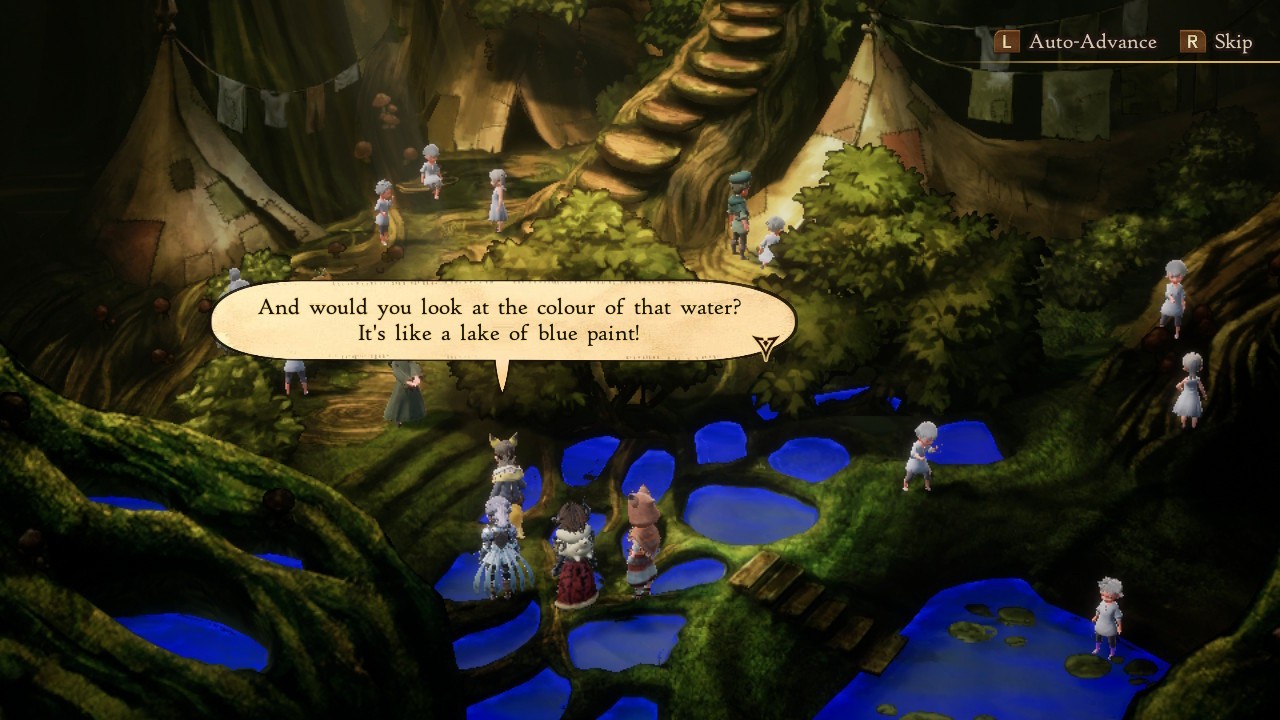Advance the dialogue via the arrow indicator
Image resolution: width=1280 pixels, height=720 pixels.
pos(766,346)
